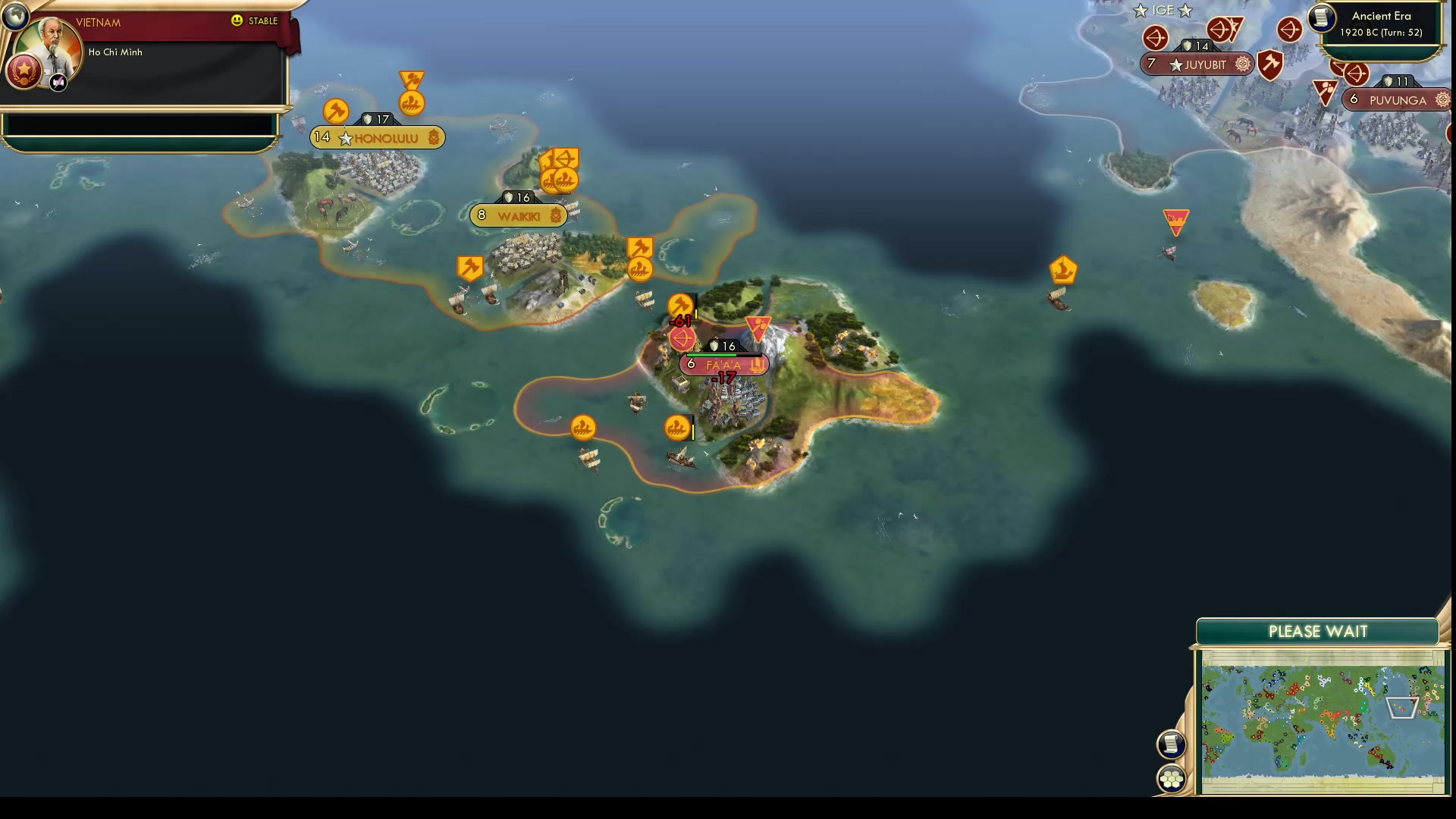Open the IGE editor label at top

[1163, 11]
